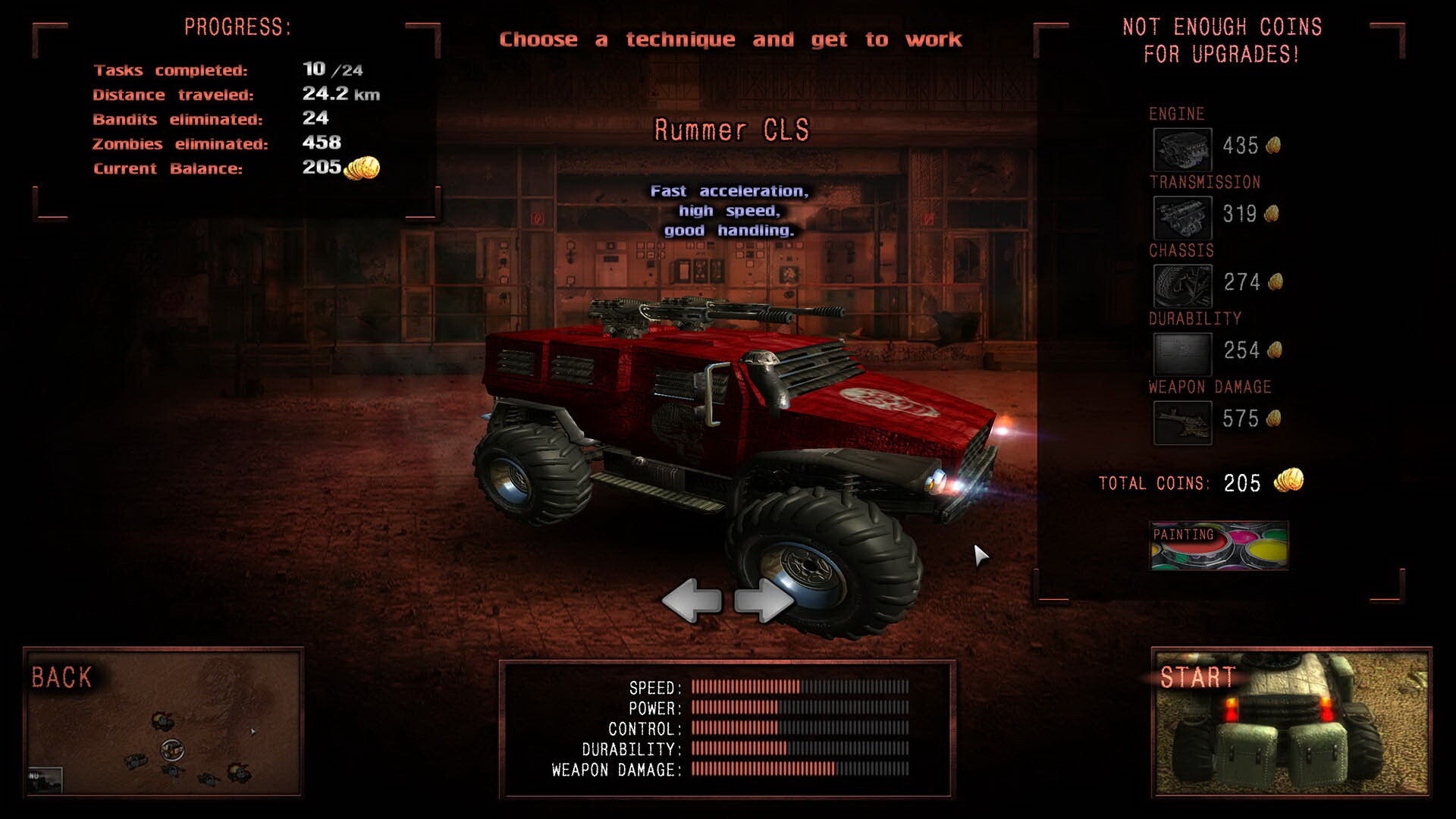The image size is (1456, 819).
Task: Click the Durability upgrade icon
Action: pyautogui.click(x=1181, y=351)
